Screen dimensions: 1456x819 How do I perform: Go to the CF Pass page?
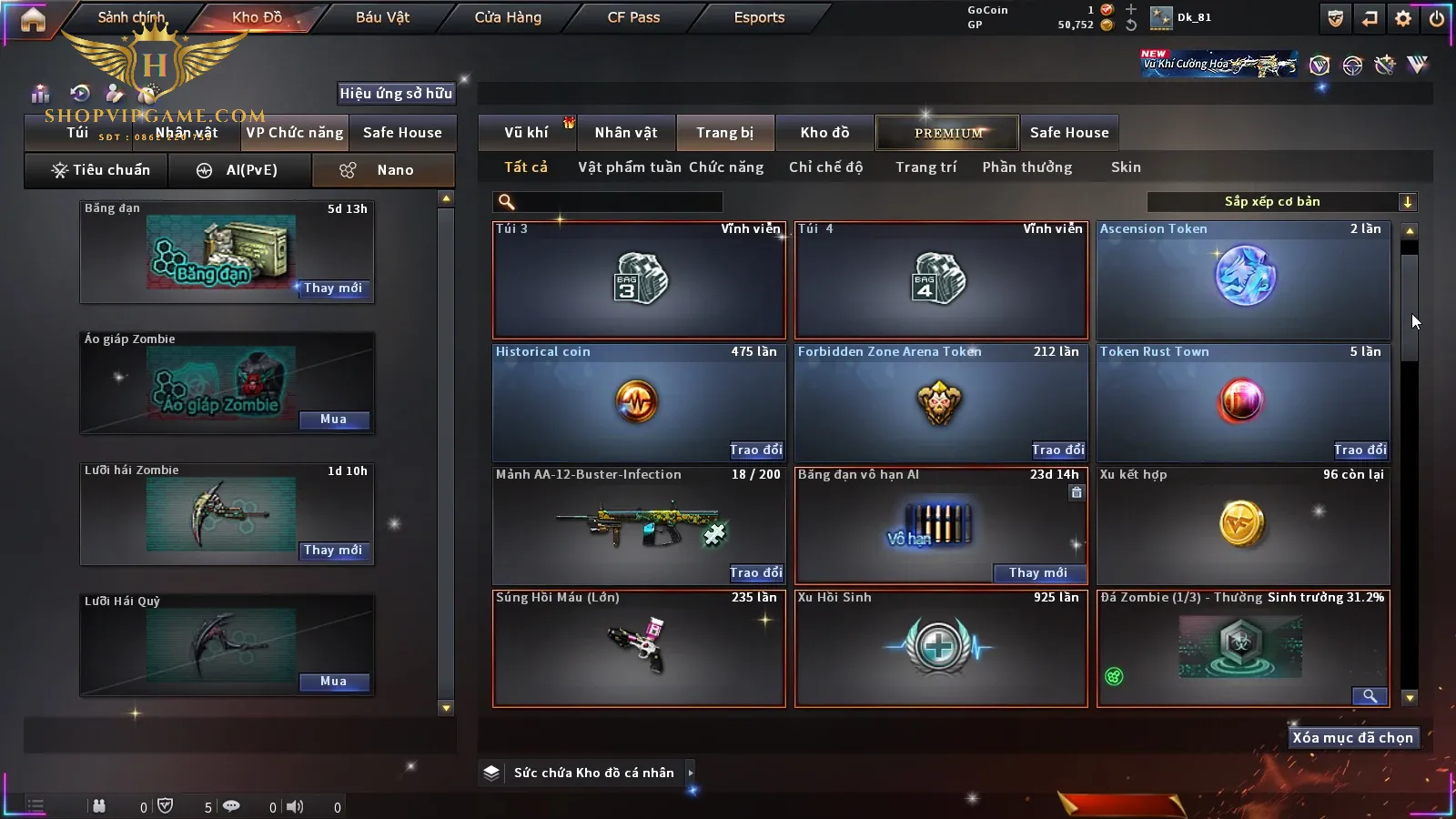coord(633,17)
